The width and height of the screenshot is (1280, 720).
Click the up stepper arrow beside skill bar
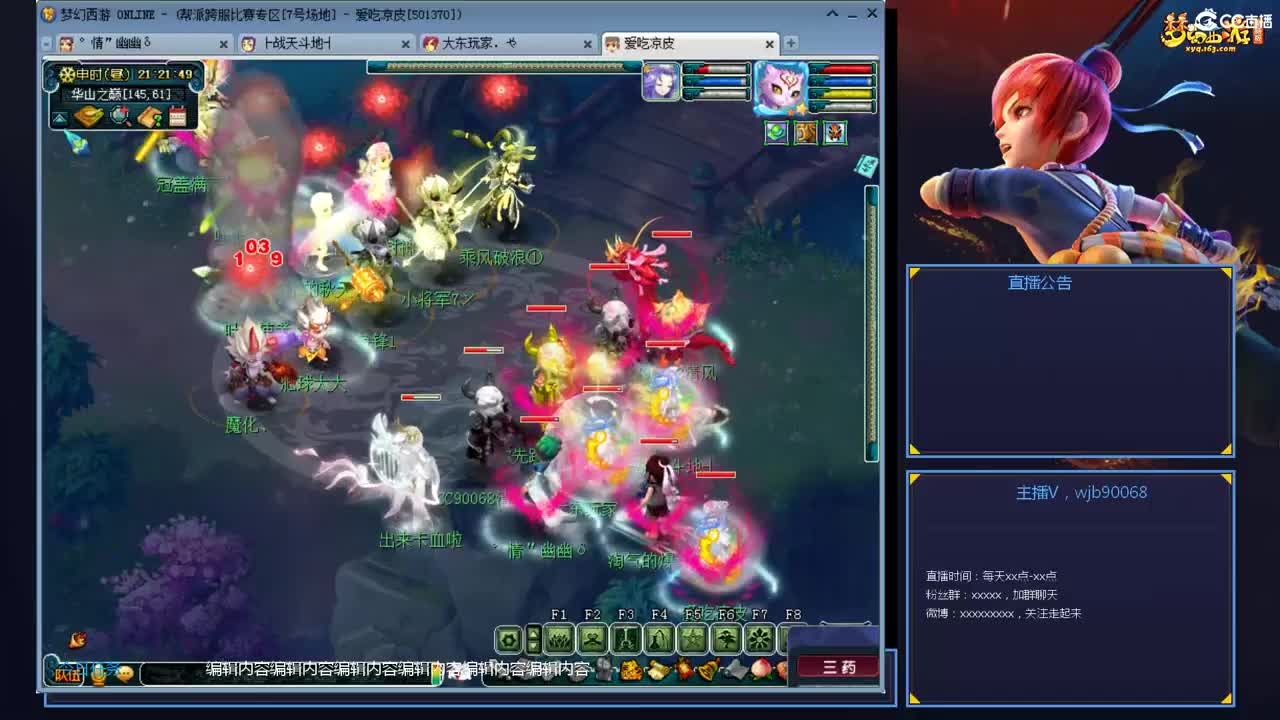(534, 632)
